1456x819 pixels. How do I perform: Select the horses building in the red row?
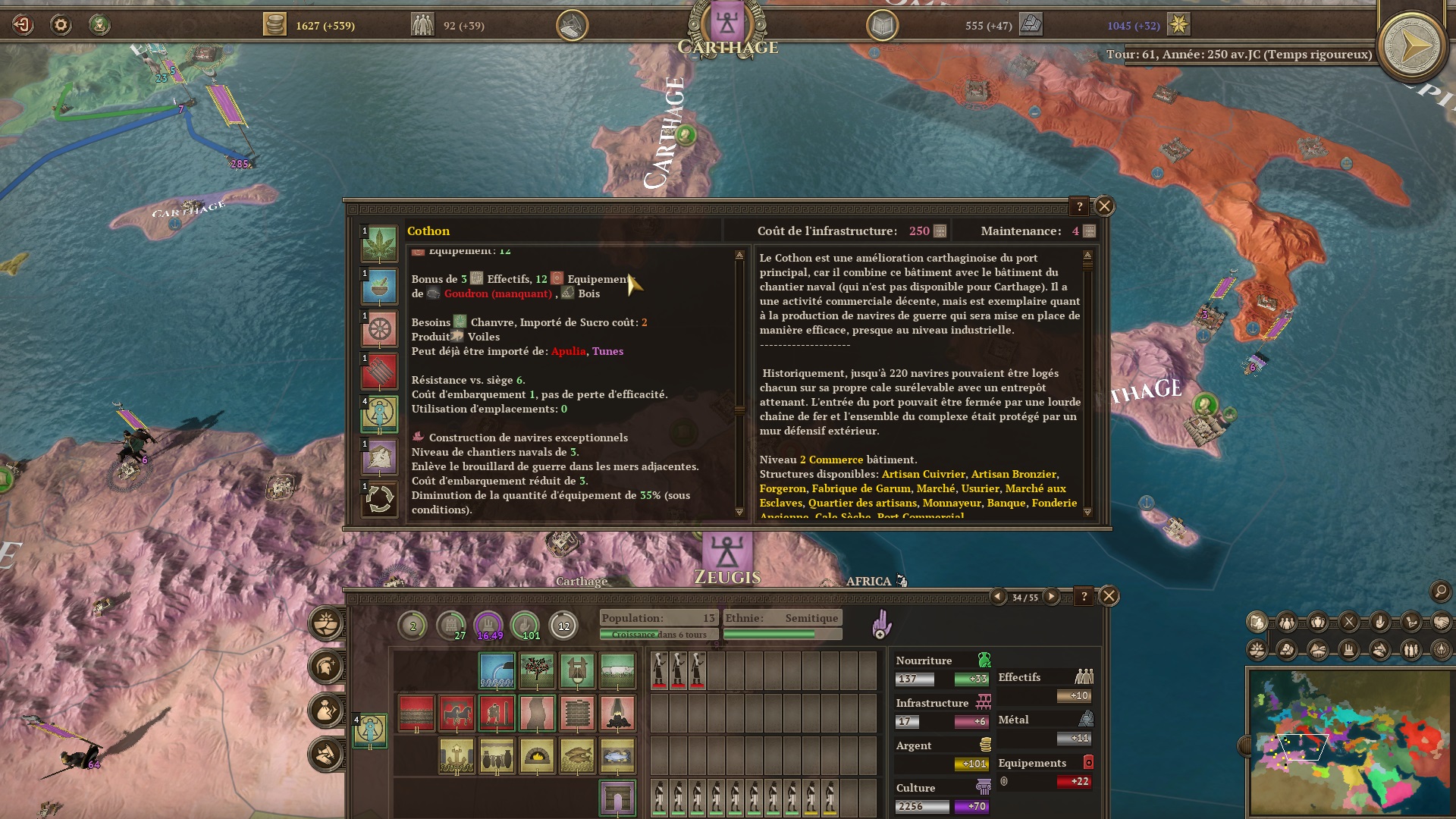(x=457, y=713)
